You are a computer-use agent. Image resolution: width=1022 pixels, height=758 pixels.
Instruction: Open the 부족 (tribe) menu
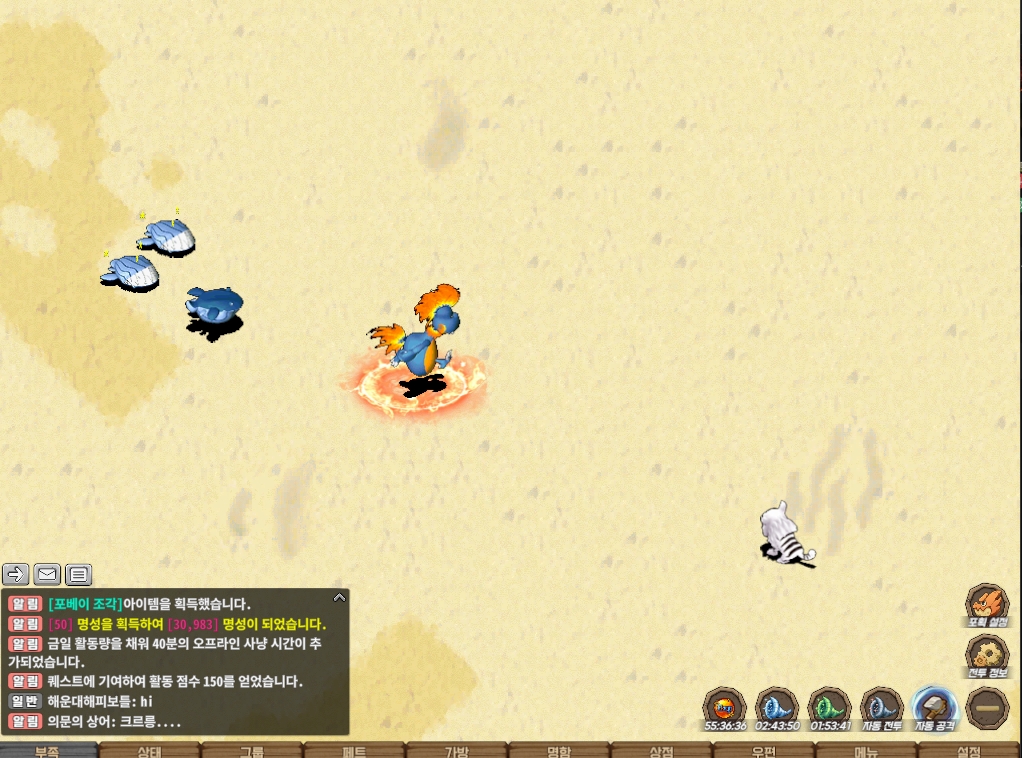[x=48, y=750]
